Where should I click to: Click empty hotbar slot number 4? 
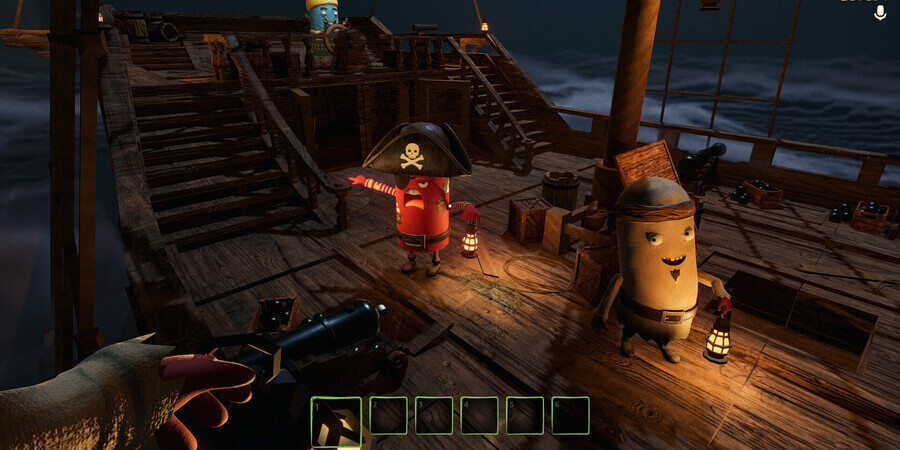(x=480, y=415)
